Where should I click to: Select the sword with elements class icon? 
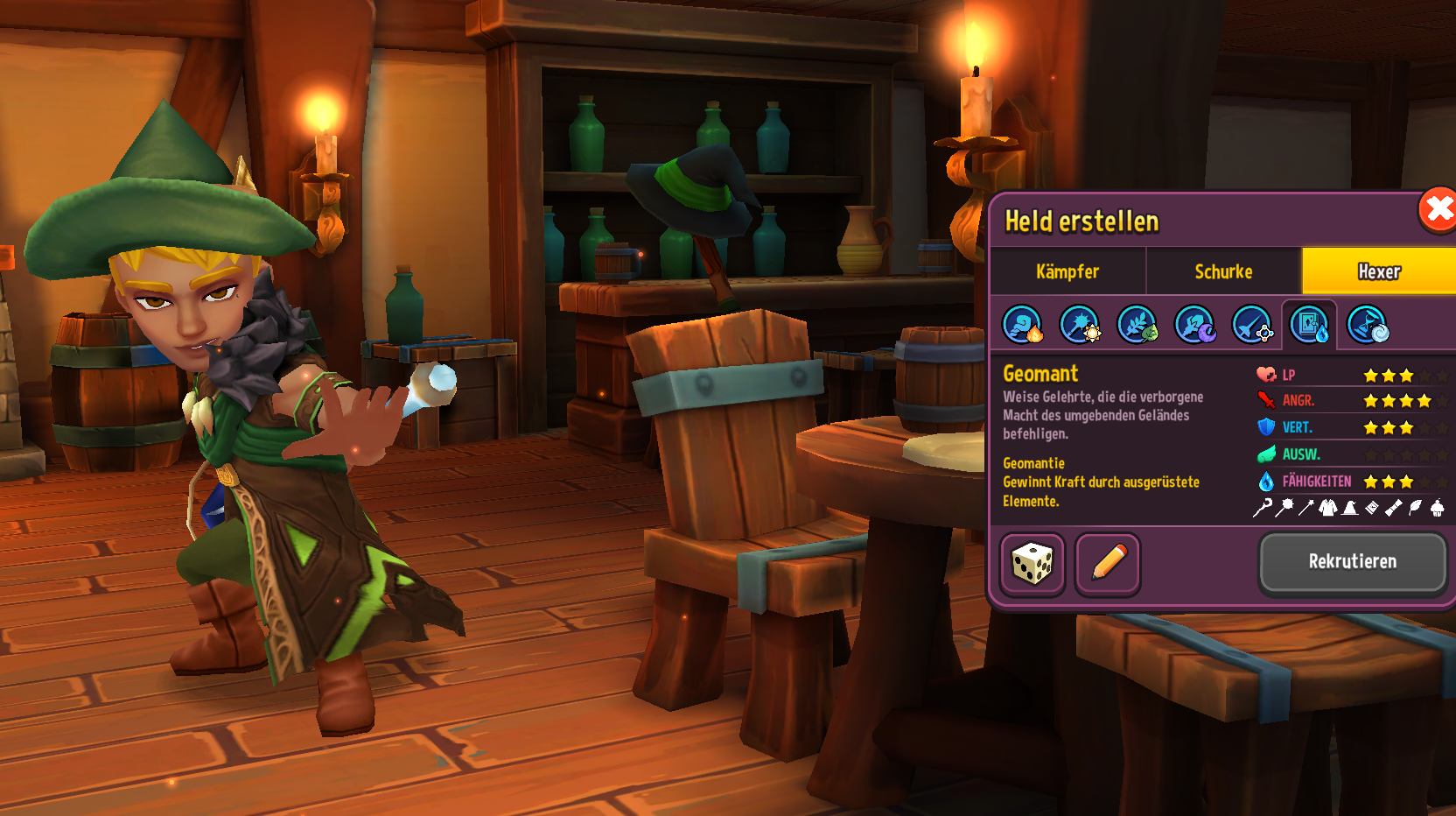coord(1252,325)
